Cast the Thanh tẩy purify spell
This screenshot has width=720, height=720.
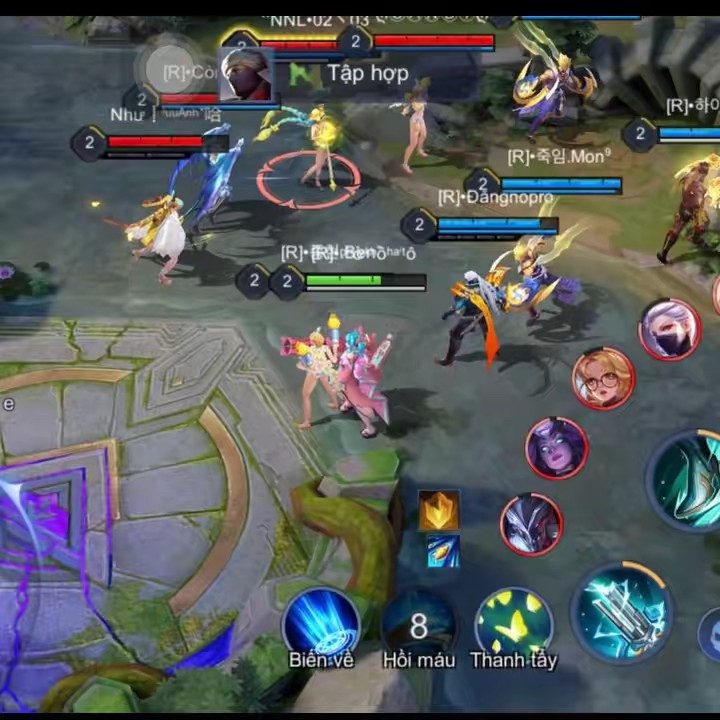514,624
